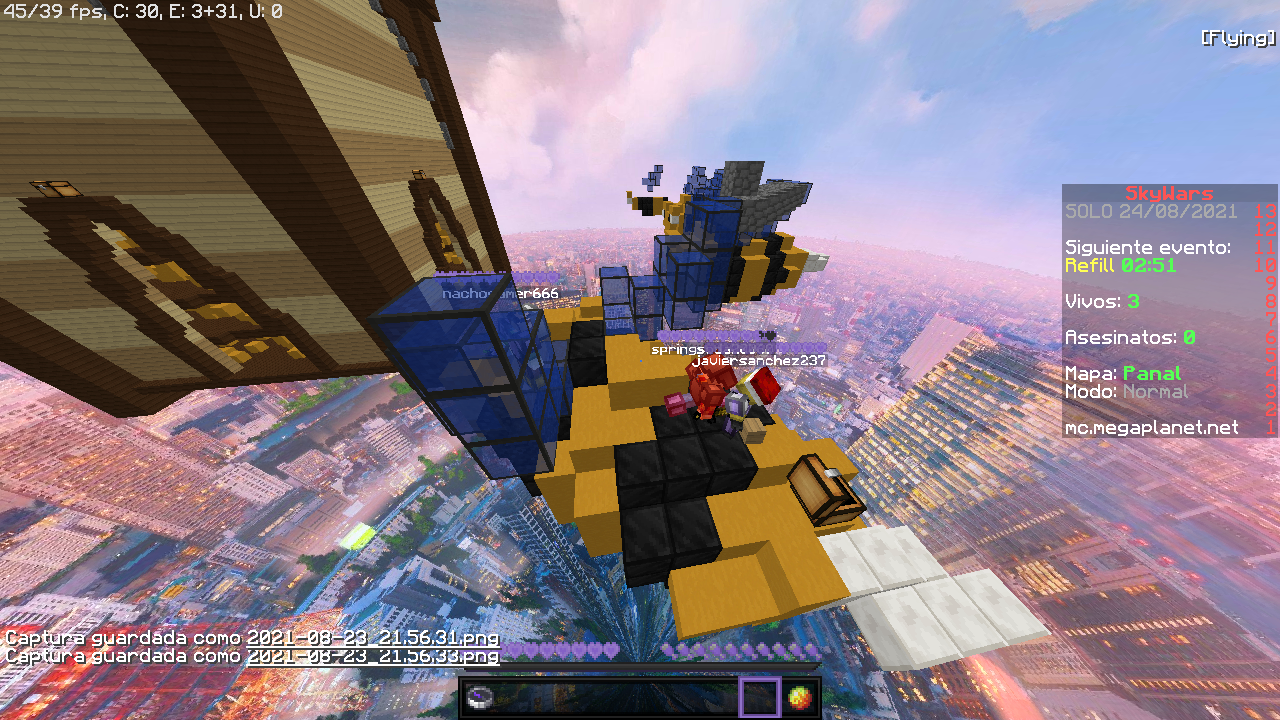Click the purple highlighted hotbar slot
Image resolution: width=1280 pixels, height=720 pixels.
pos(759,697)
